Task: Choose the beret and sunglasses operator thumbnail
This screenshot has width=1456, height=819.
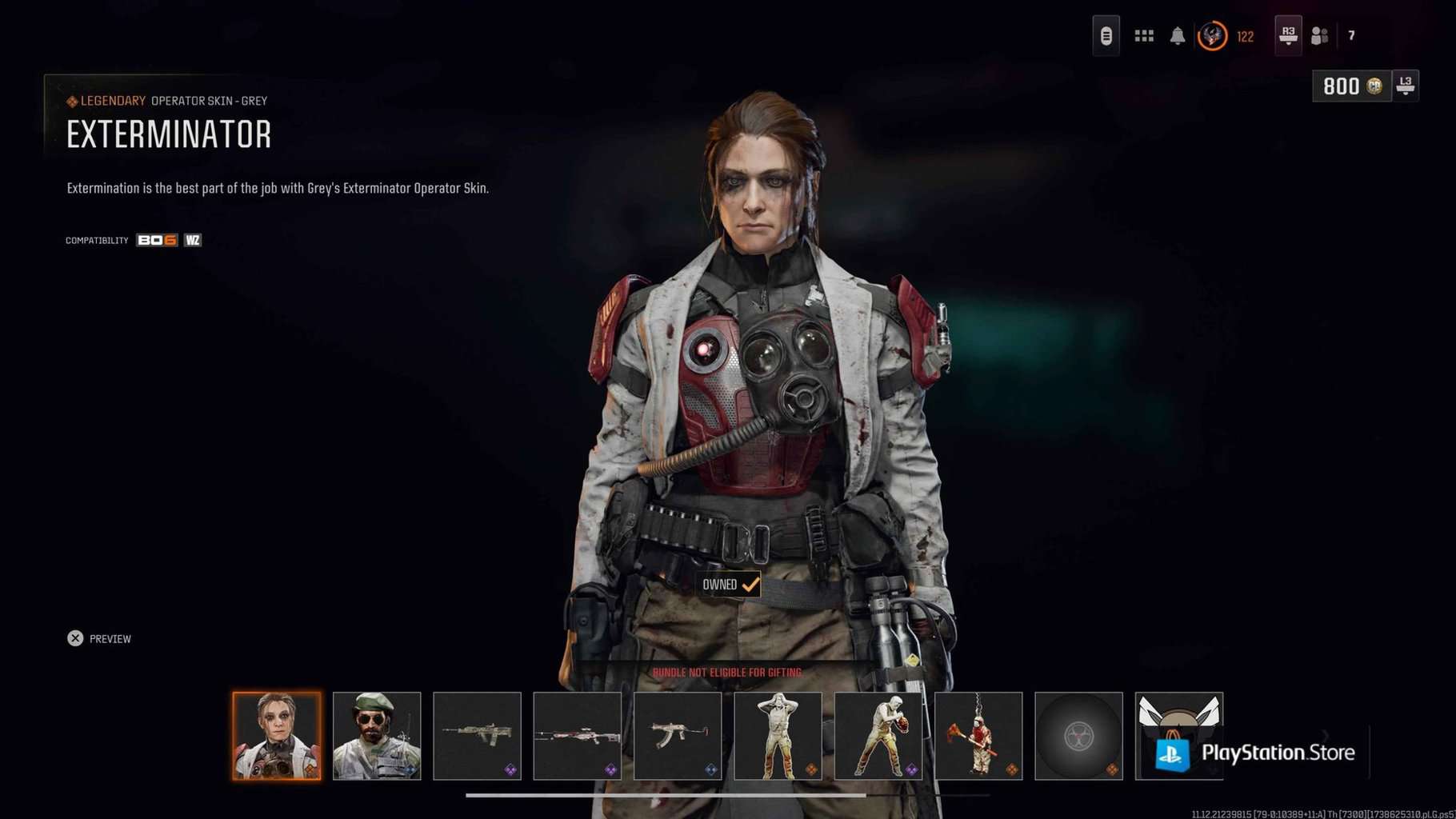Action: pyautogui.click(x=377, y=736)
